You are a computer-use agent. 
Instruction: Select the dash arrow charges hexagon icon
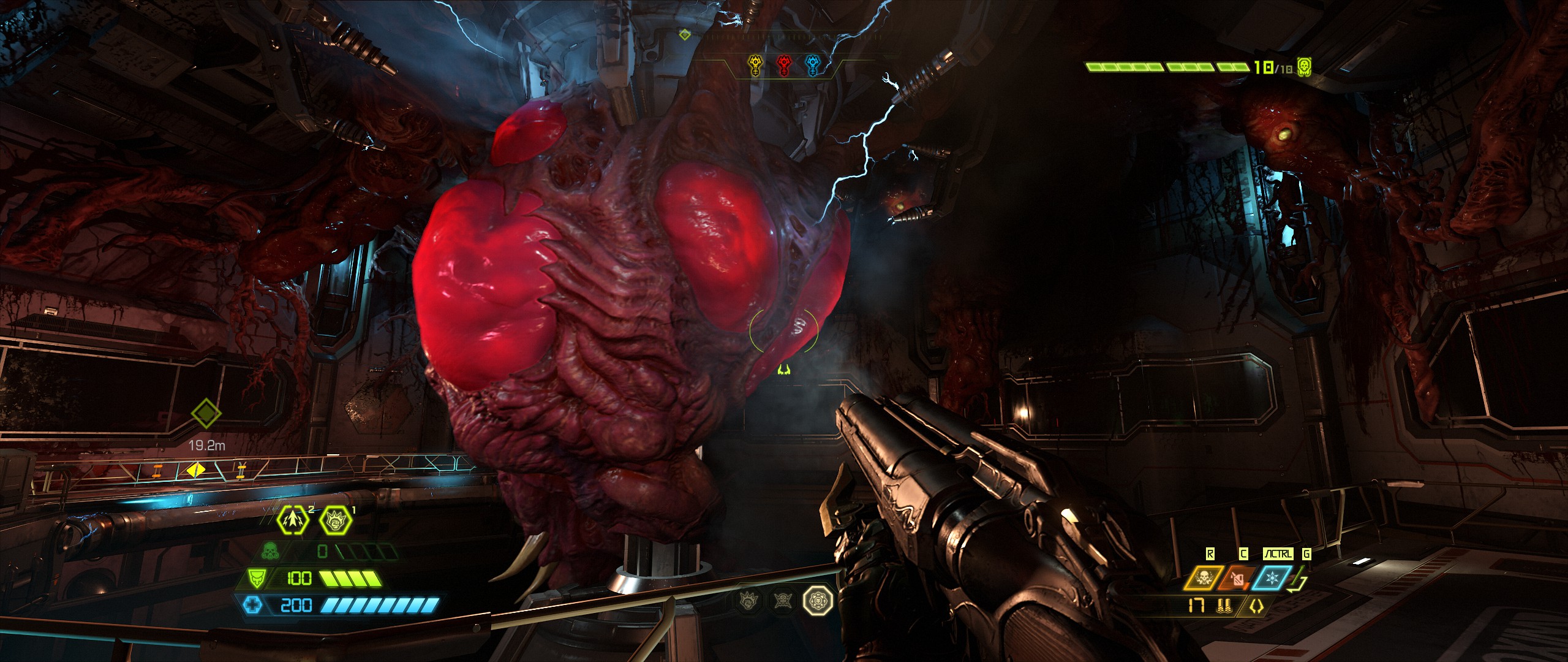(292, 520)
